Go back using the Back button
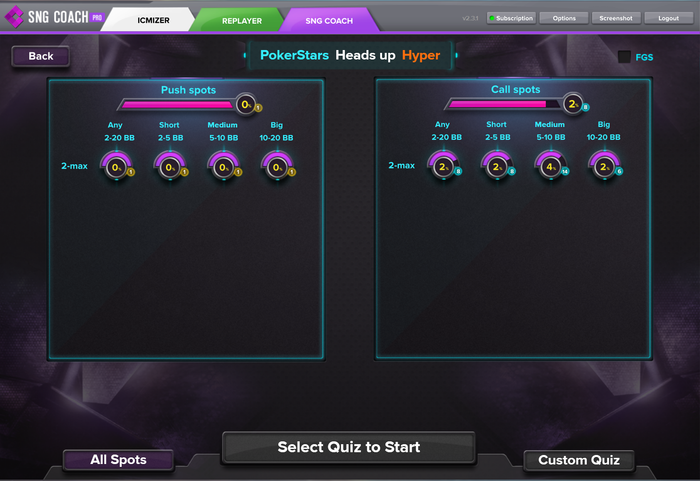This screenshot has height=481, width=700. [41, 56]
